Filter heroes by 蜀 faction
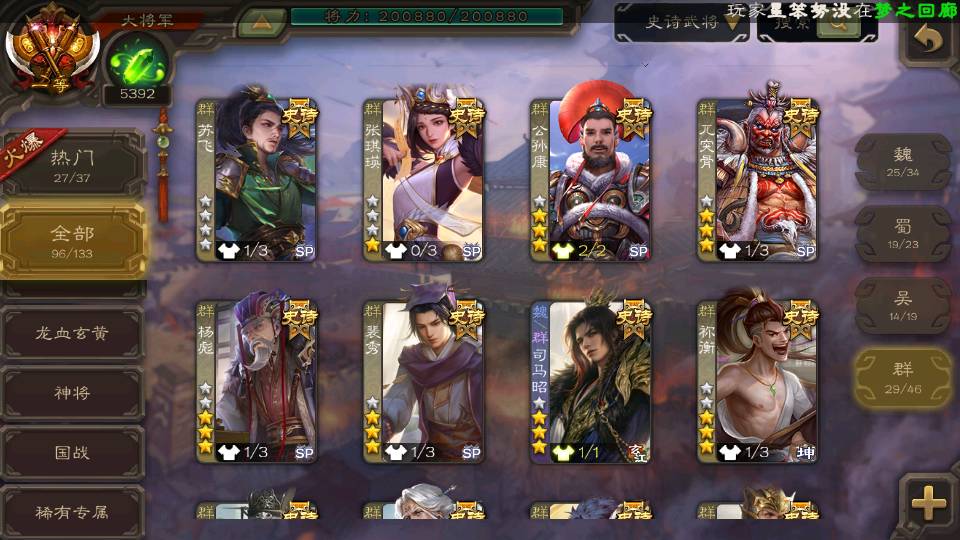 click(x=903, y=233)
